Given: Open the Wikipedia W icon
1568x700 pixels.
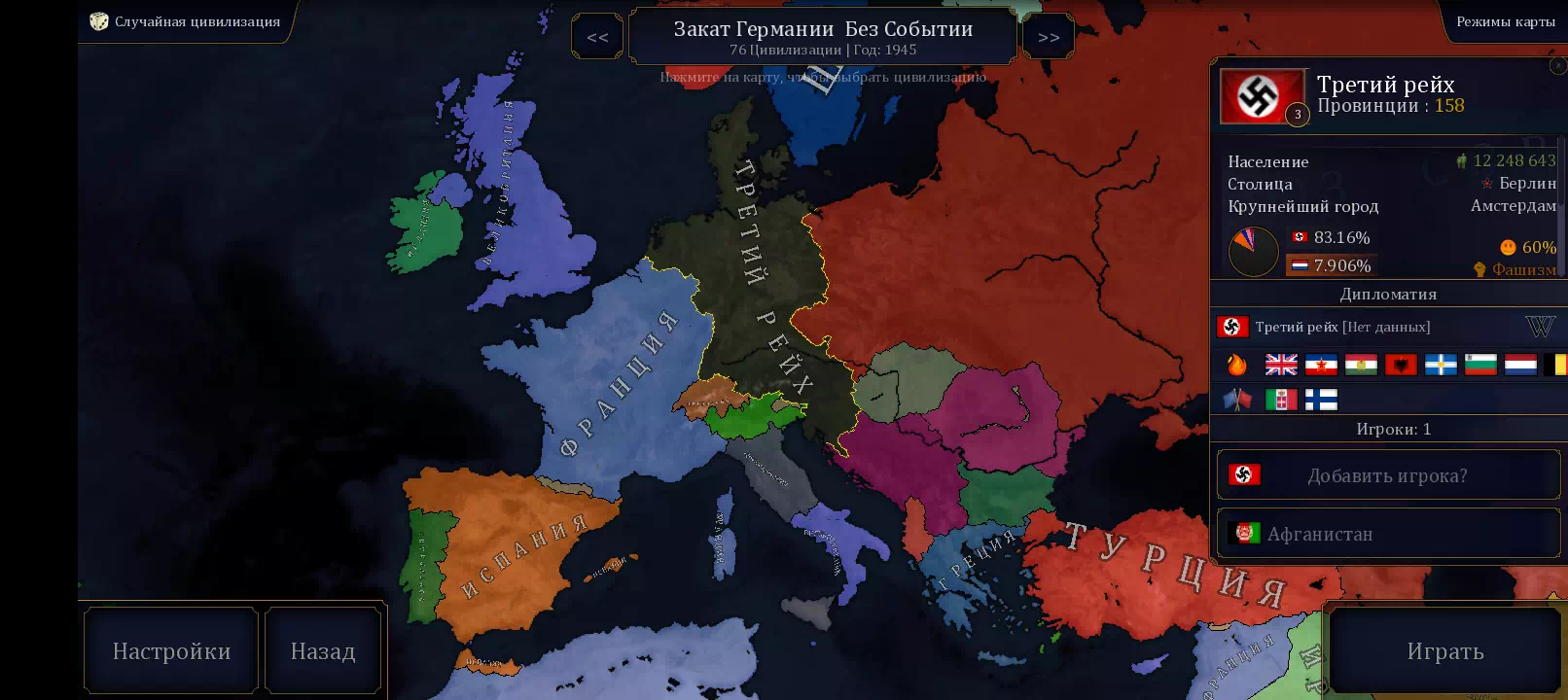Looking at the screenshot, I should (1540, 327).
